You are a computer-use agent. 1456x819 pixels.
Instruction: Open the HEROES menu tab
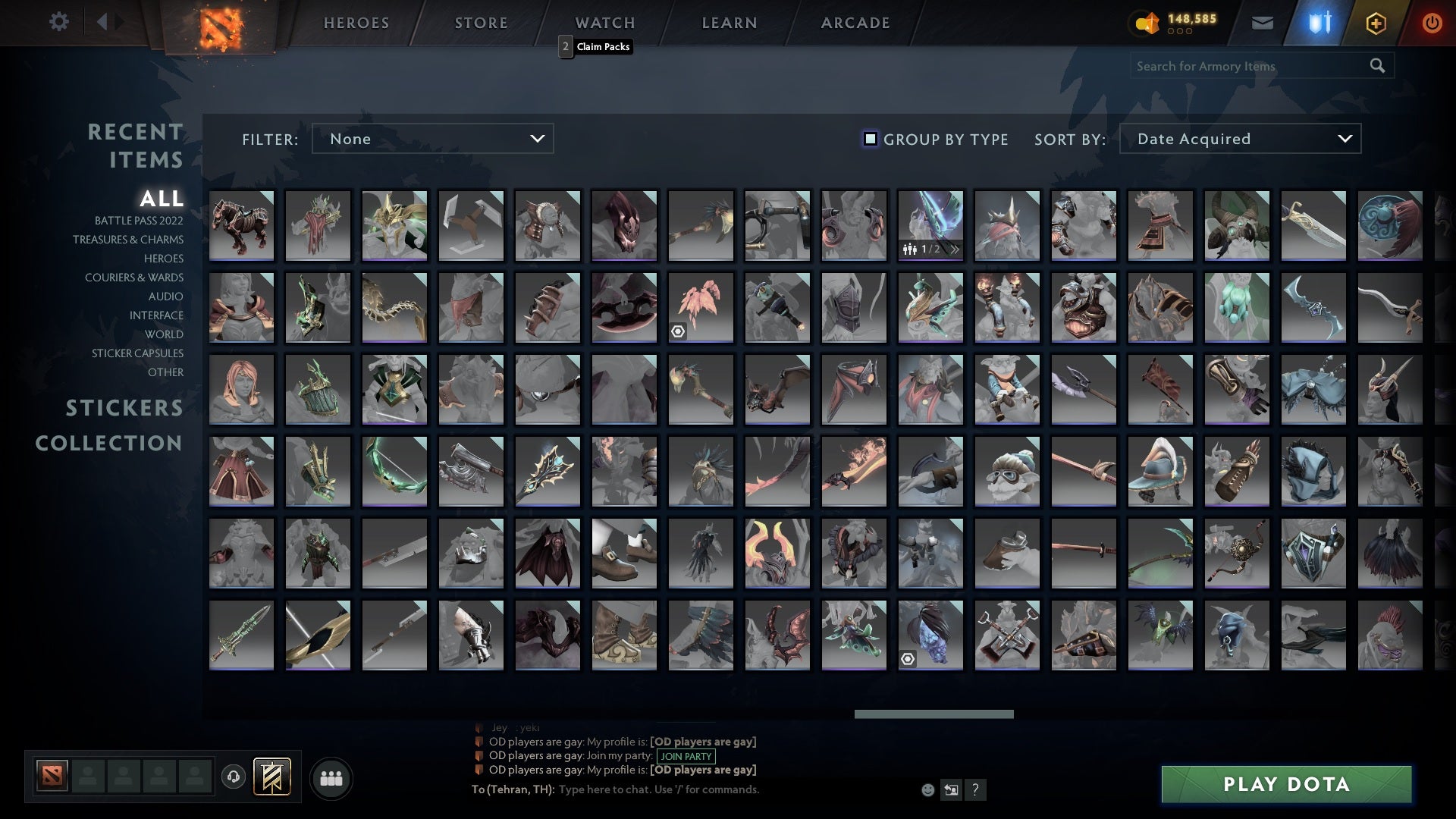(355, 22)
